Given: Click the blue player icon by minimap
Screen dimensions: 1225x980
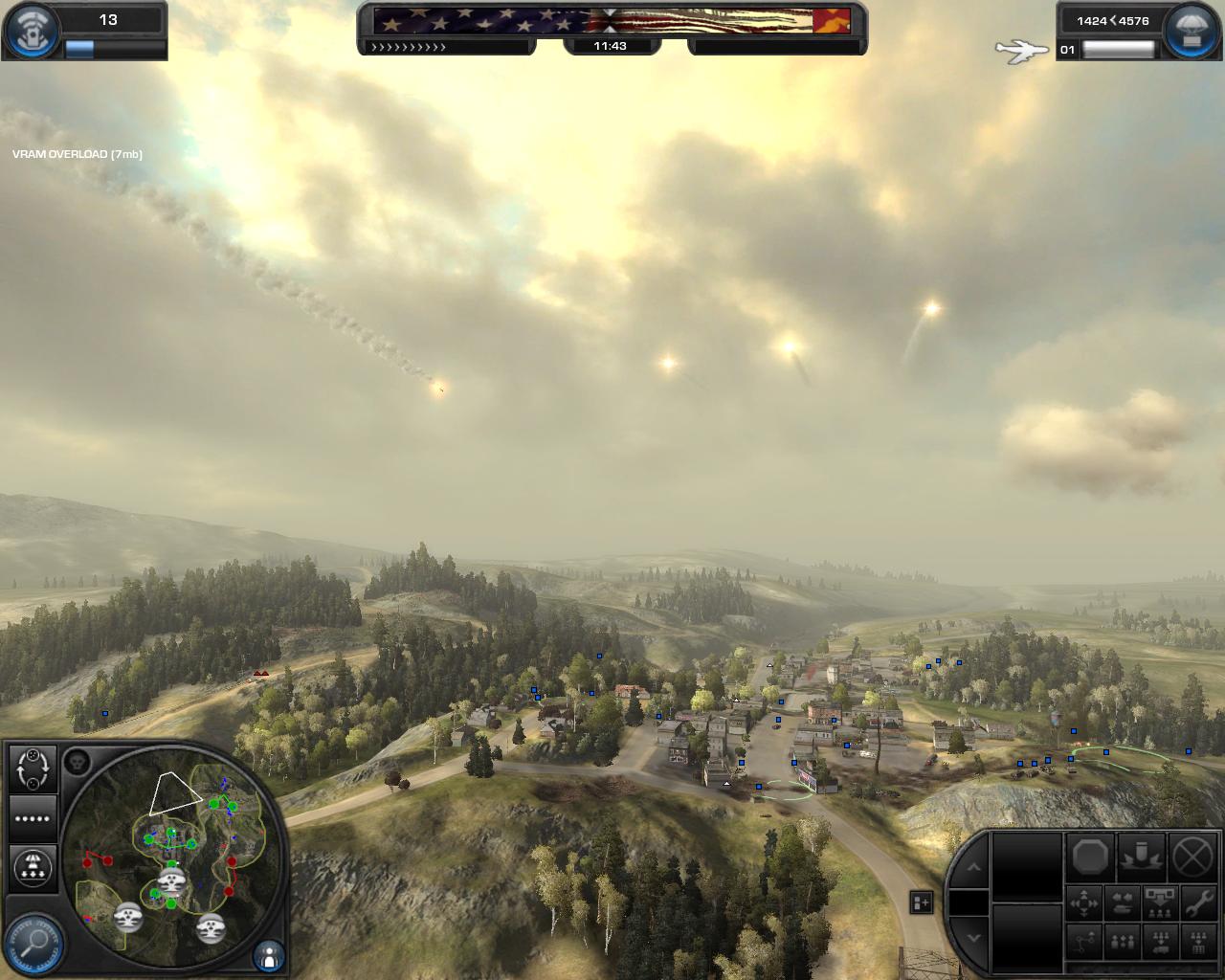Looking at the screenshot, I should click(269, 954).
